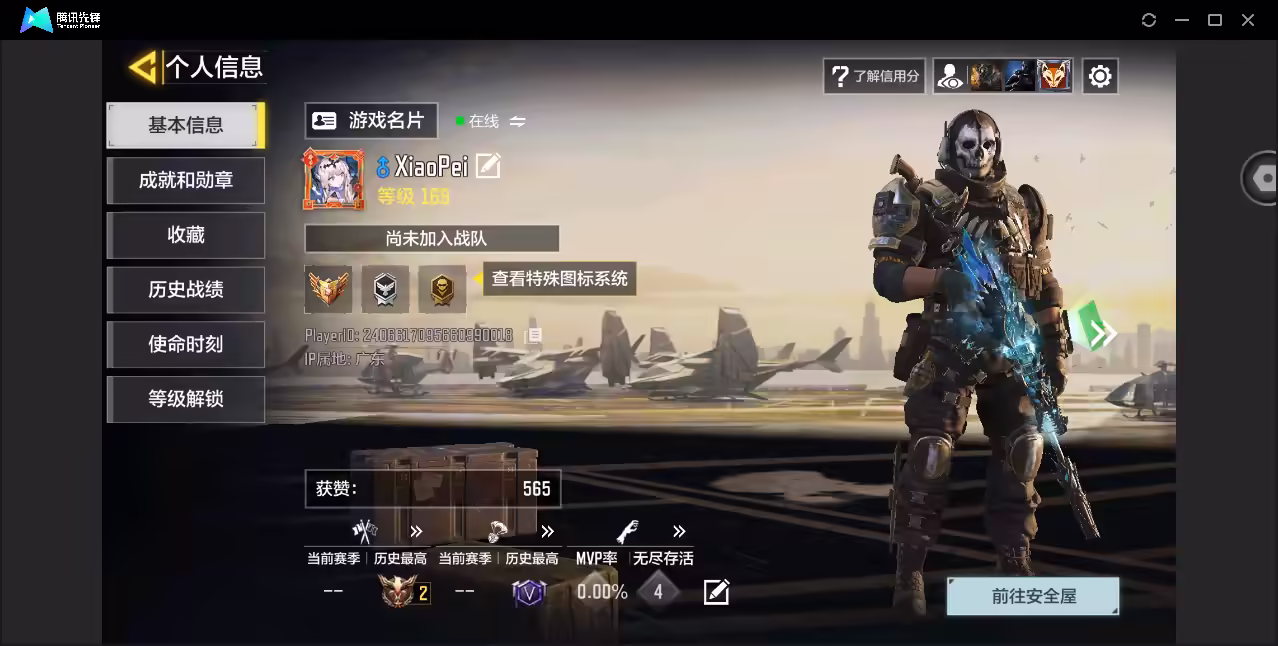Edit the XiaoPei player name
This screenshot has height=646, width=1278.
pos(488,166)
